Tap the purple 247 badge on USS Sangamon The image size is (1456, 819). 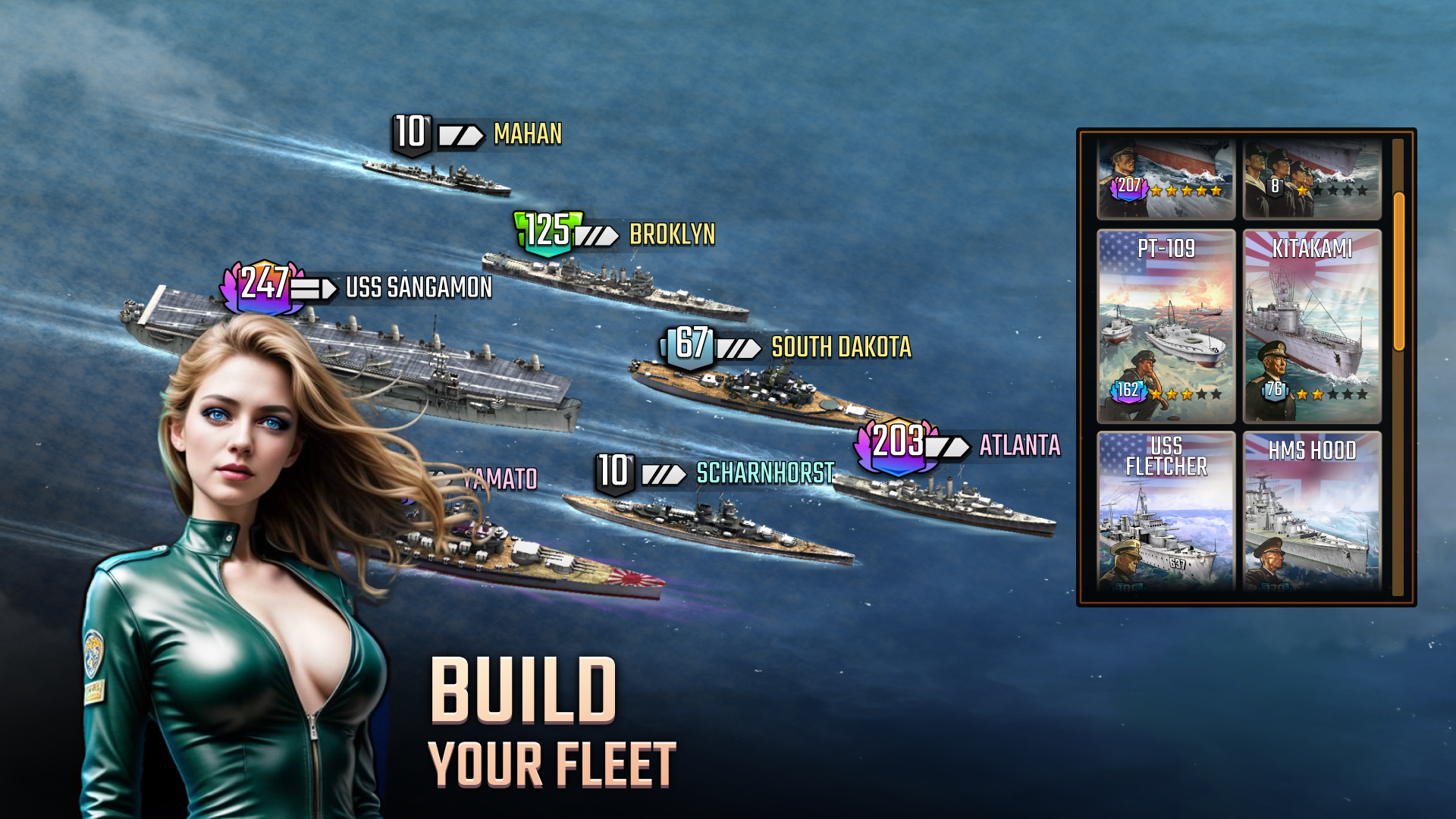coord(263,288)
